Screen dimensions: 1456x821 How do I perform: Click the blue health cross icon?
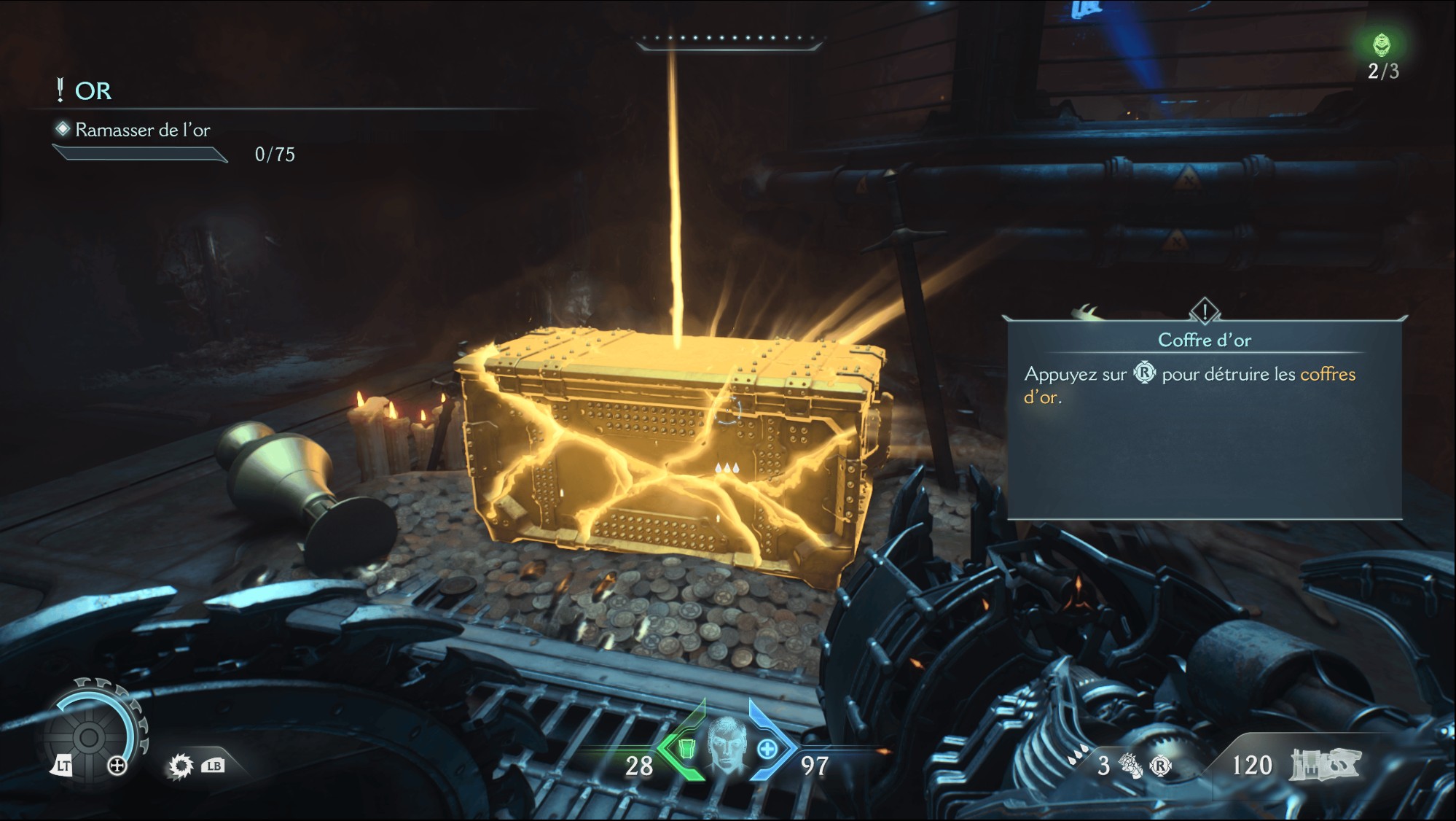(767, 749)
